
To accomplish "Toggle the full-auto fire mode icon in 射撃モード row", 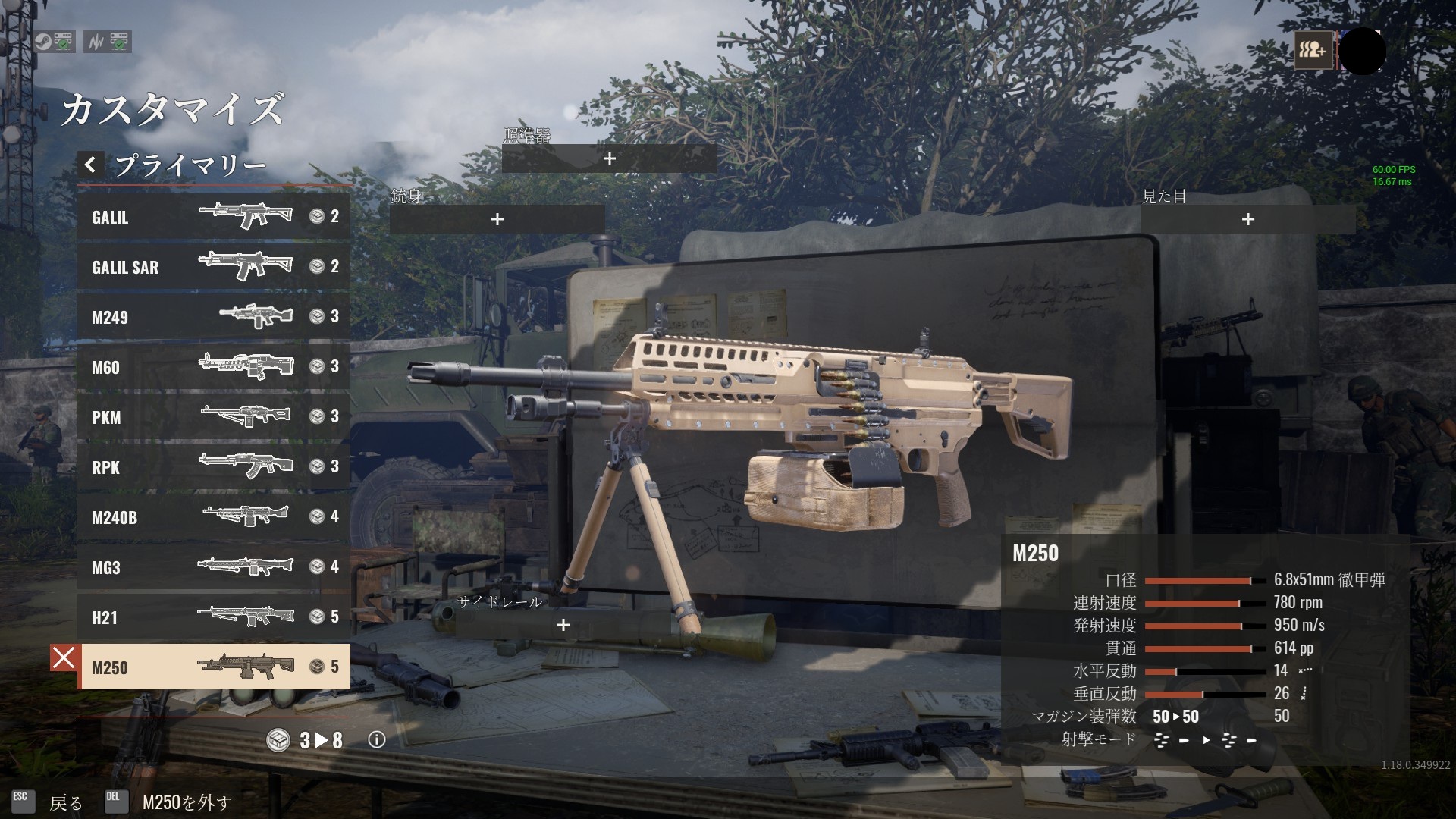I will tap(1161, 741).
